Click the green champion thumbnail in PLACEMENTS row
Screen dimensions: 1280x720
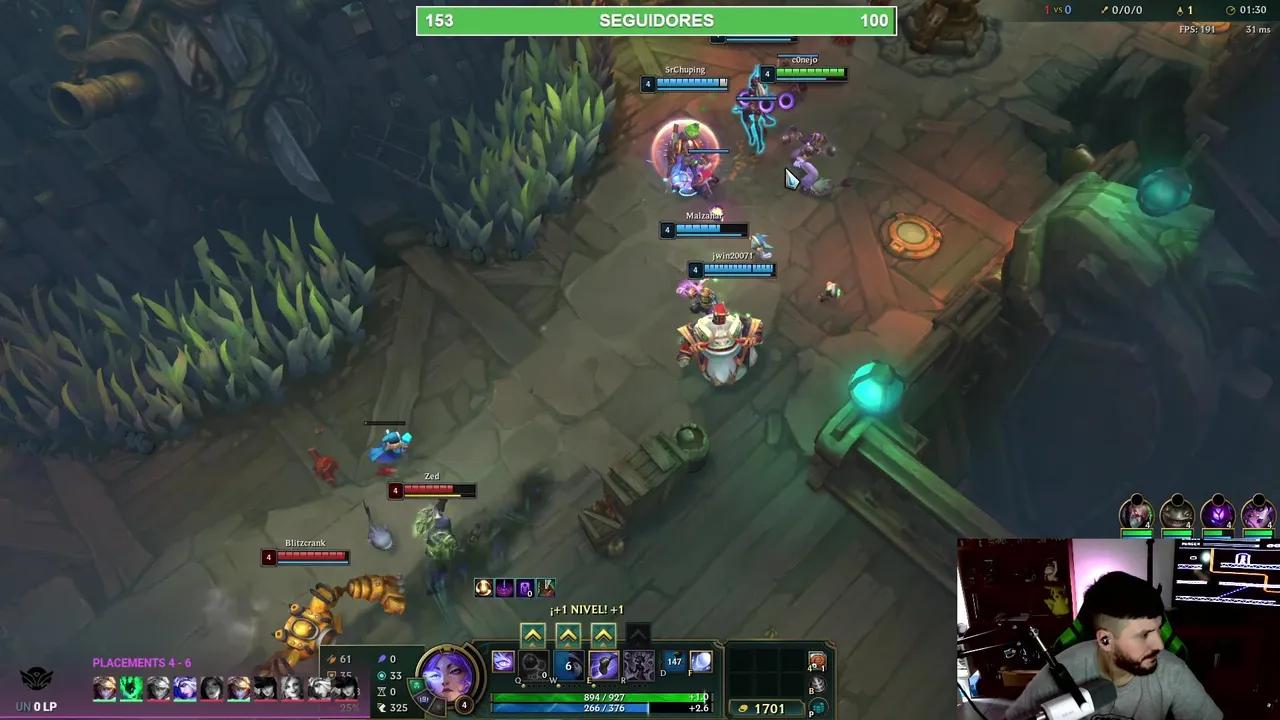(x=131, y=688)
